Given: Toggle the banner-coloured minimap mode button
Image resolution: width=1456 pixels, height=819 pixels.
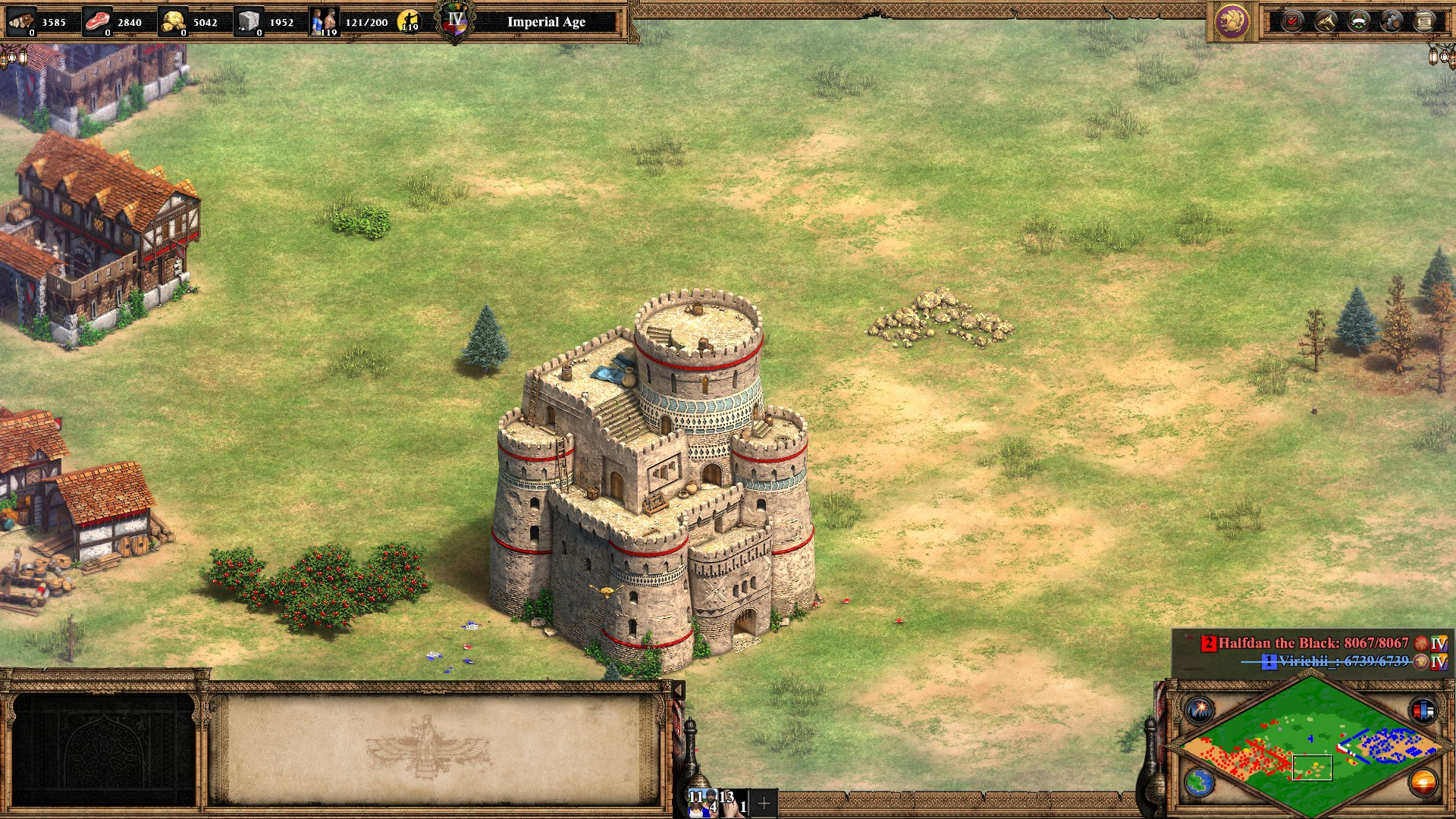Looking at the screenshot, I should 1423,711.
